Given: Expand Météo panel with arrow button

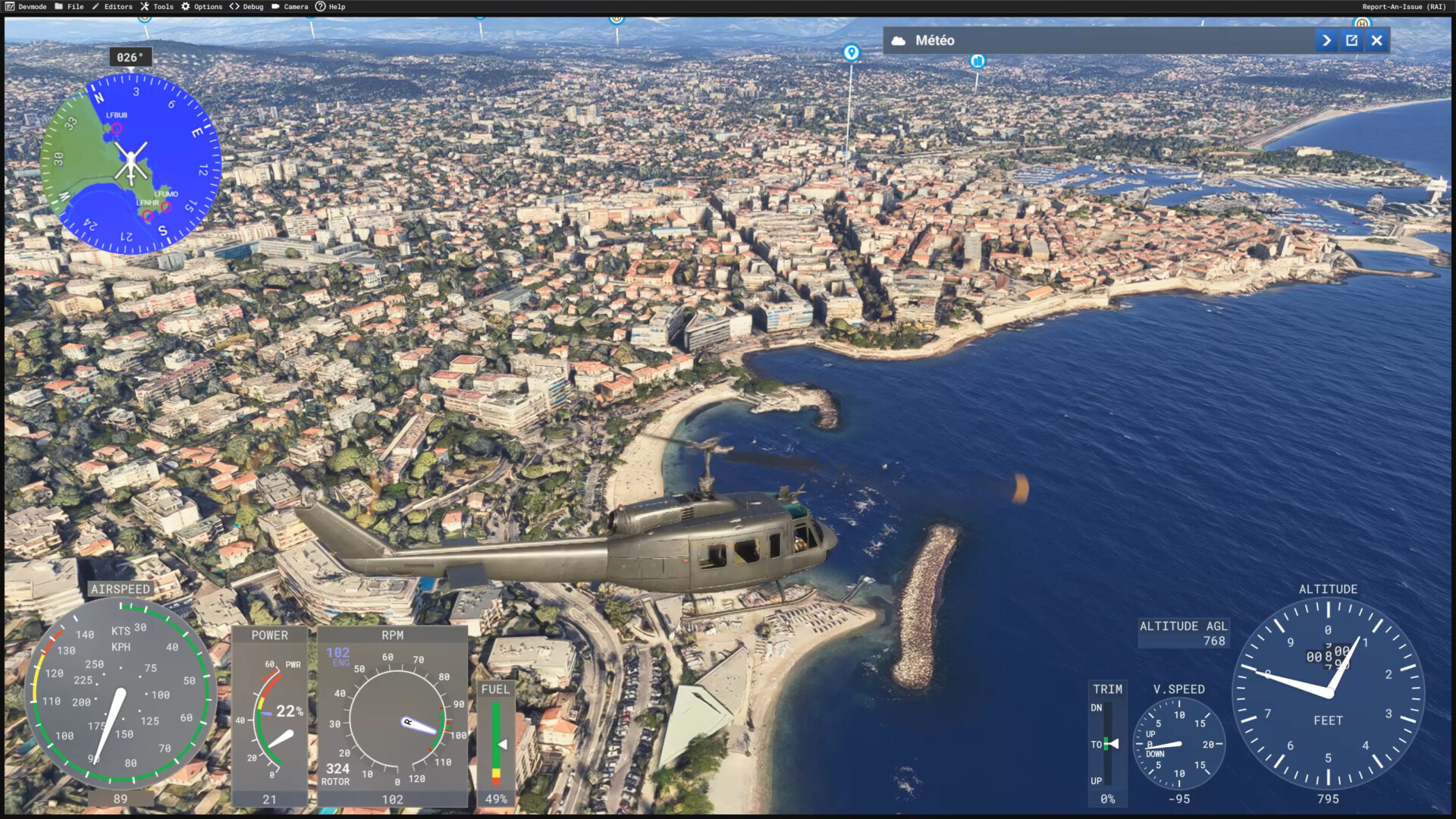Looking at the screenshot, I should (1326, 41).
